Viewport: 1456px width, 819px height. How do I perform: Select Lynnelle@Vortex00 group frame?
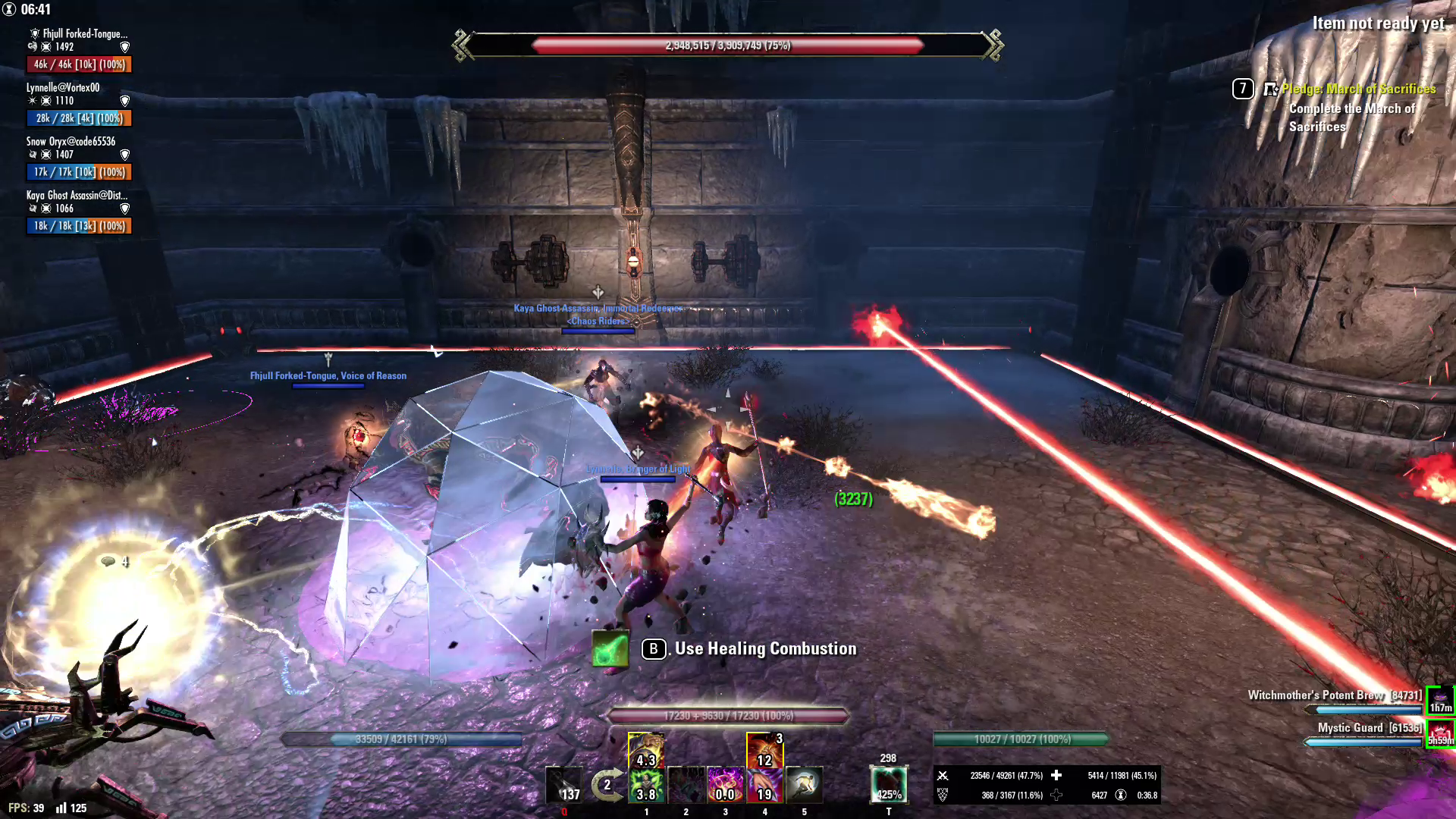(79, 104)
